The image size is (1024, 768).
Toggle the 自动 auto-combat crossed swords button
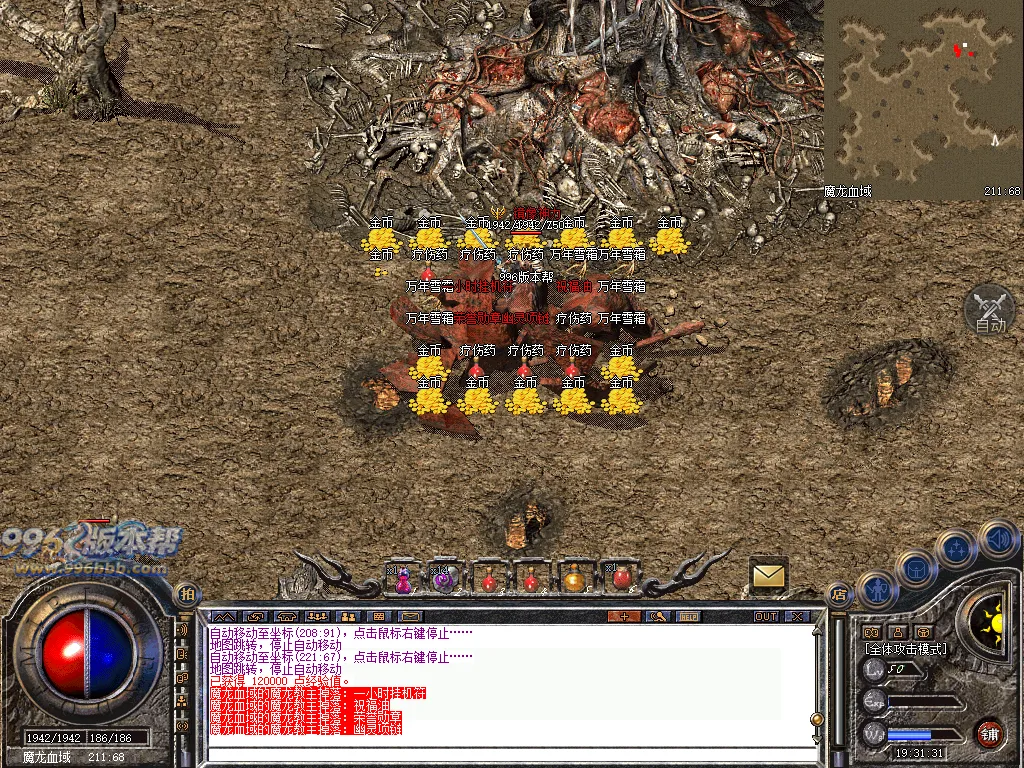[x=989, y=309]
